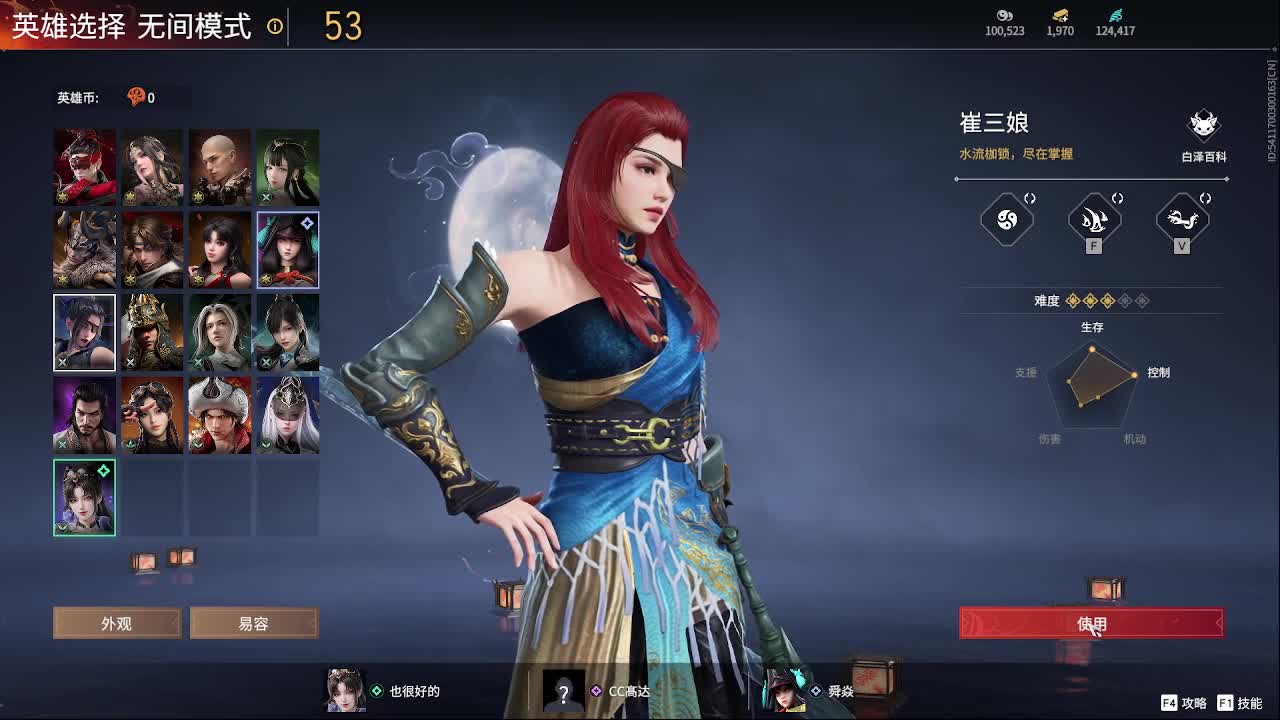This screenshot has height=720, width=1280.
Task: View the V ultimate dragon icon
Action: (1182, 220)
